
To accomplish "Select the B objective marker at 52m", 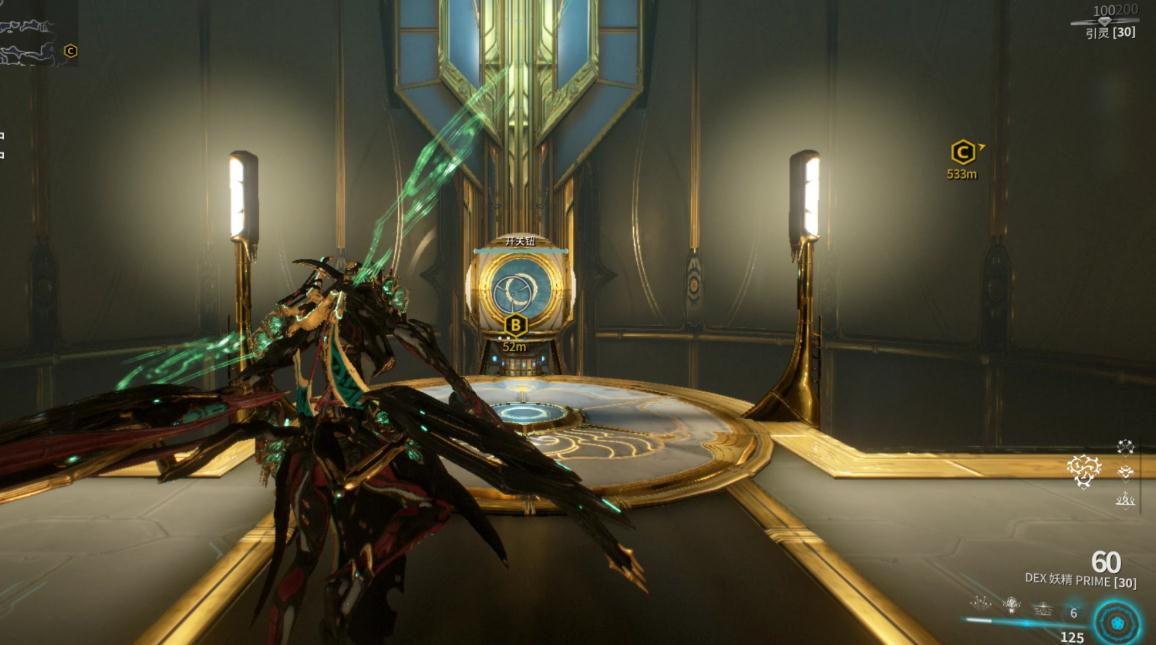I will pyautogui.click(x=515, y=325).
